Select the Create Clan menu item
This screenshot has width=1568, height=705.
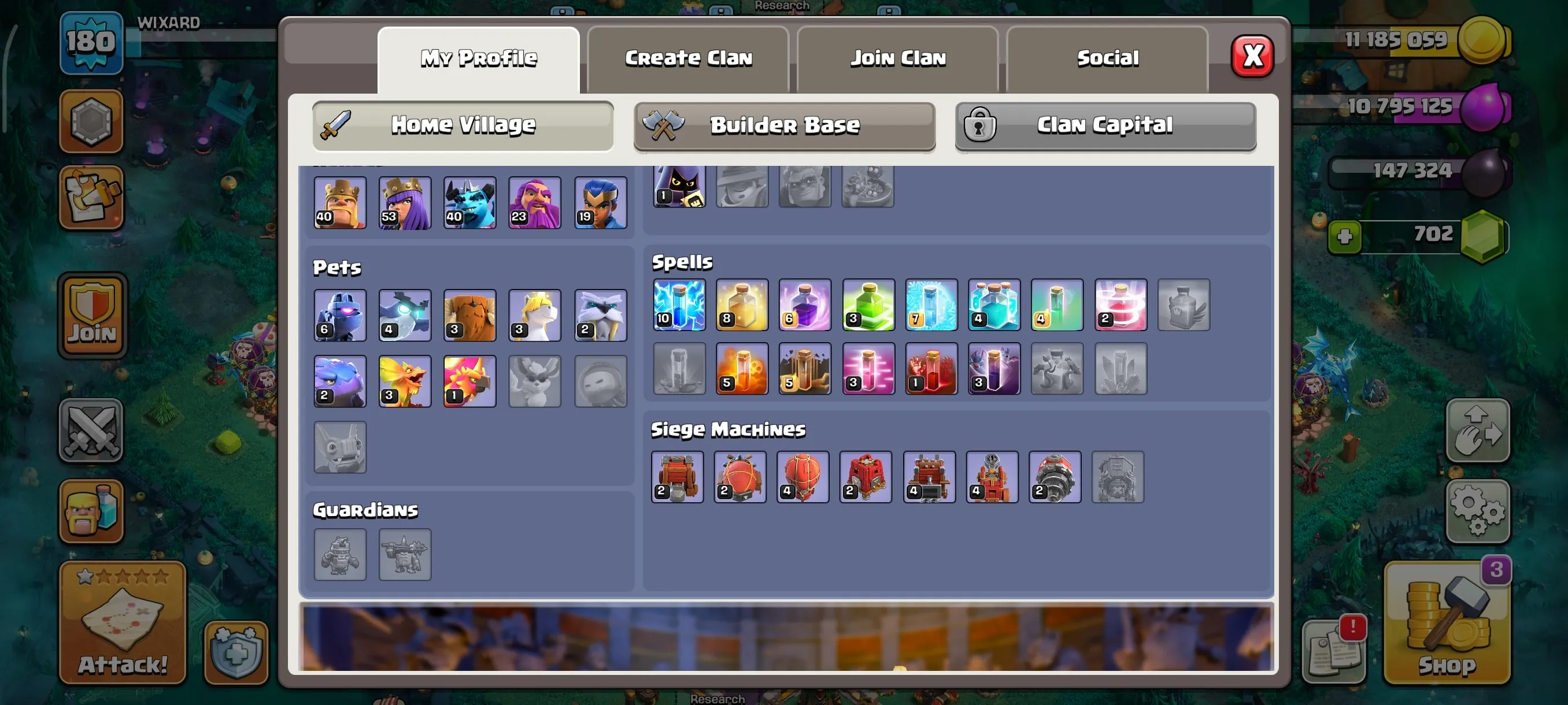[688, 58]
